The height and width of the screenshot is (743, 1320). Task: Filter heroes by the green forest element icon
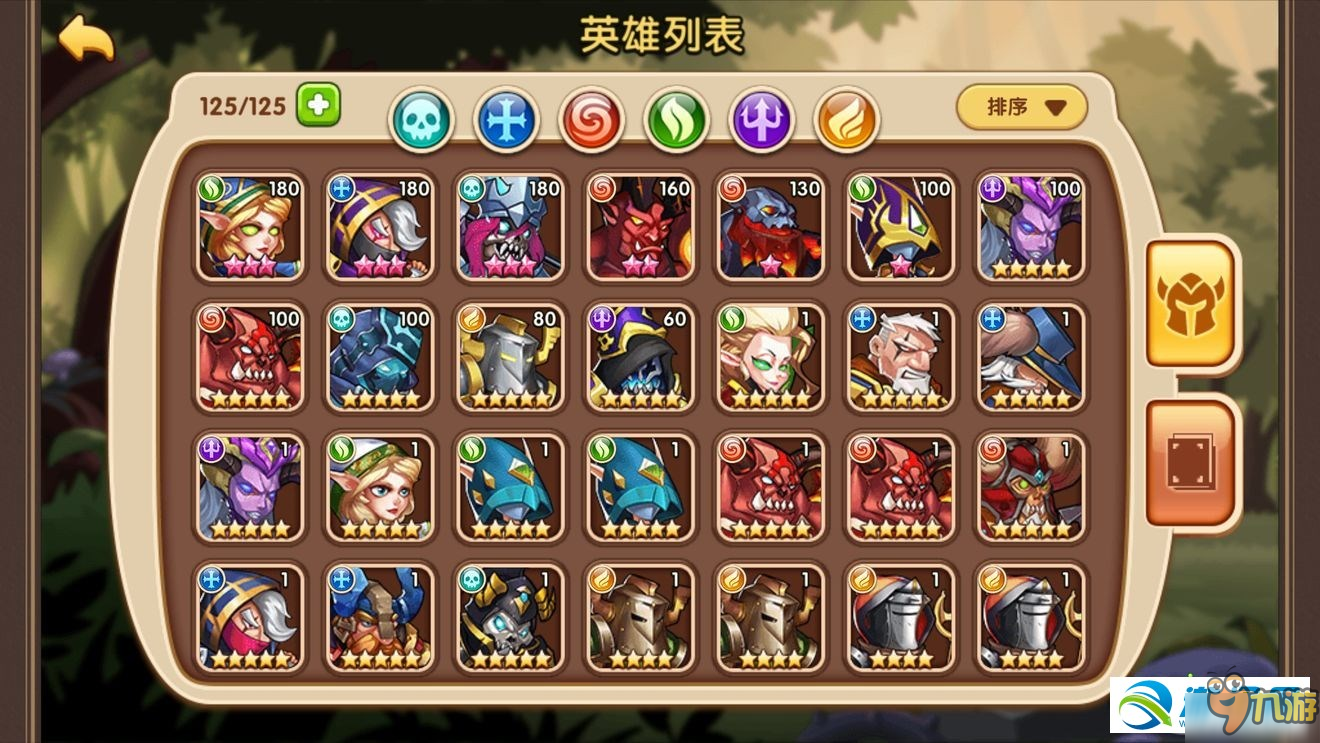click(x=676, y=118)
